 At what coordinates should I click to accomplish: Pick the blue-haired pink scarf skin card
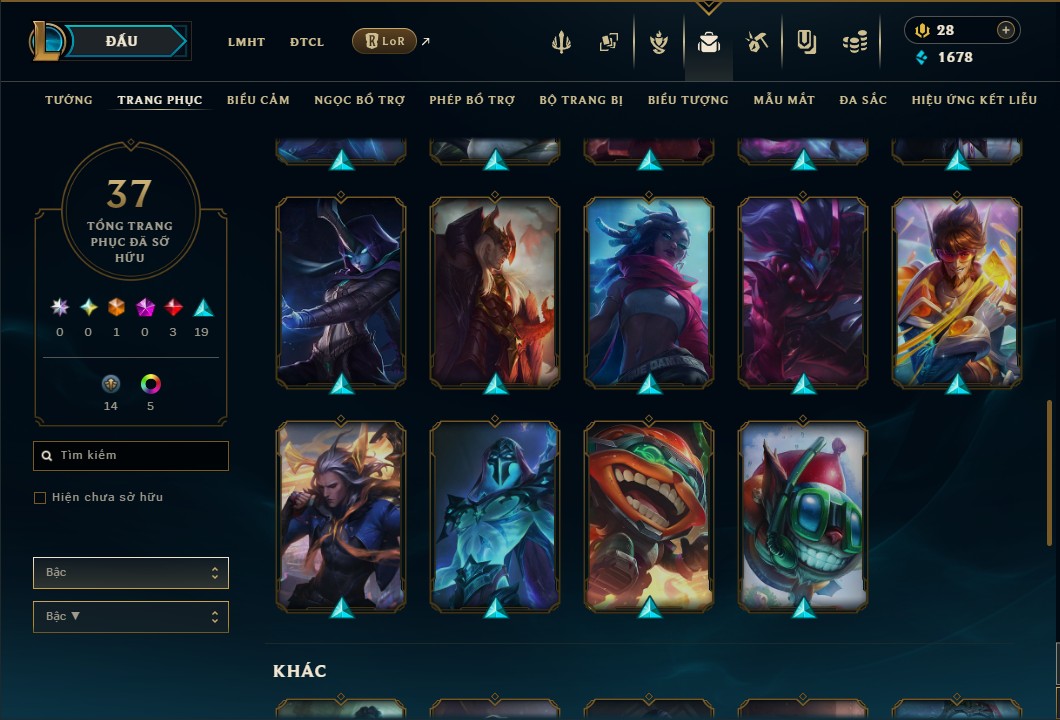point(649,292)
